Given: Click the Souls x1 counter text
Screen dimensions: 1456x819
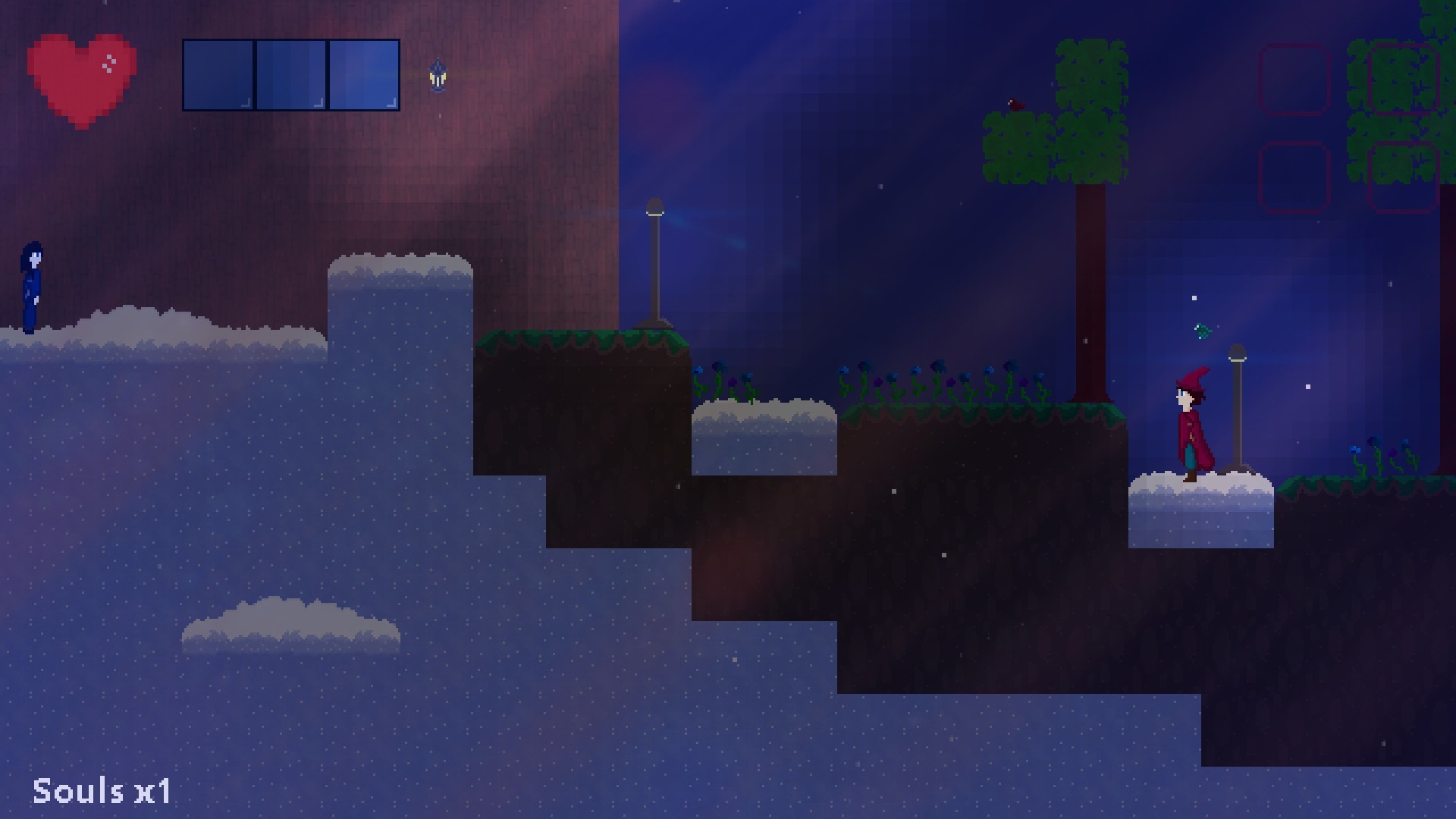Looking at the screenshot, I should pyautogui.click(x=102, y=792).
